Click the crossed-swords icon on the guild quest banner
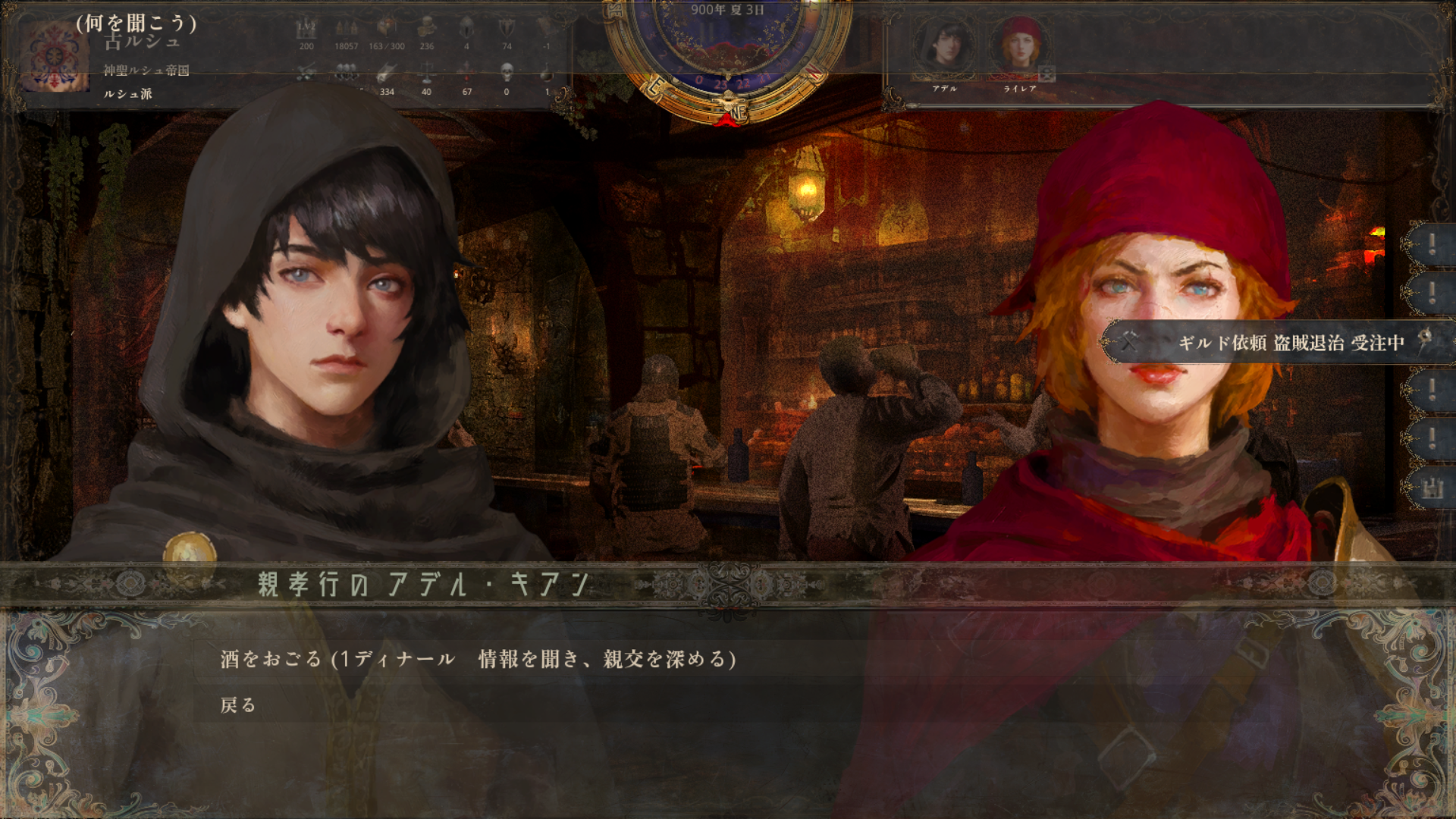The image size is (1456, 819). click(x=1129, y=342)
